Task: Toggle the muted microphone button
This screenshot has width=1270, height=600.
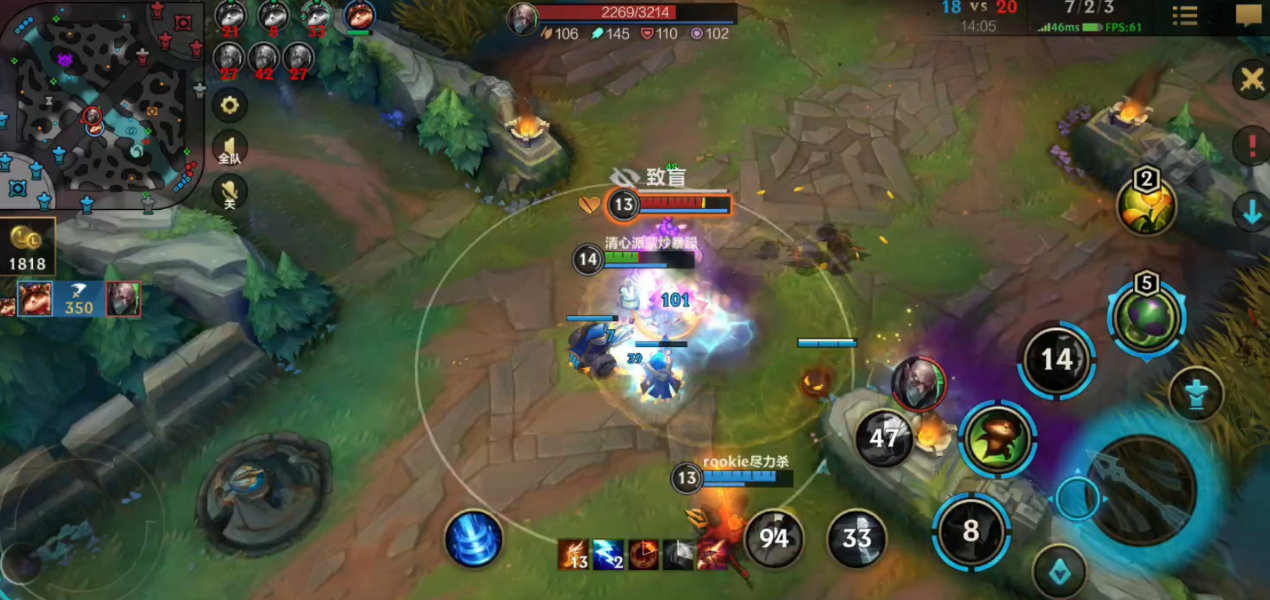Action: [230, 191]
